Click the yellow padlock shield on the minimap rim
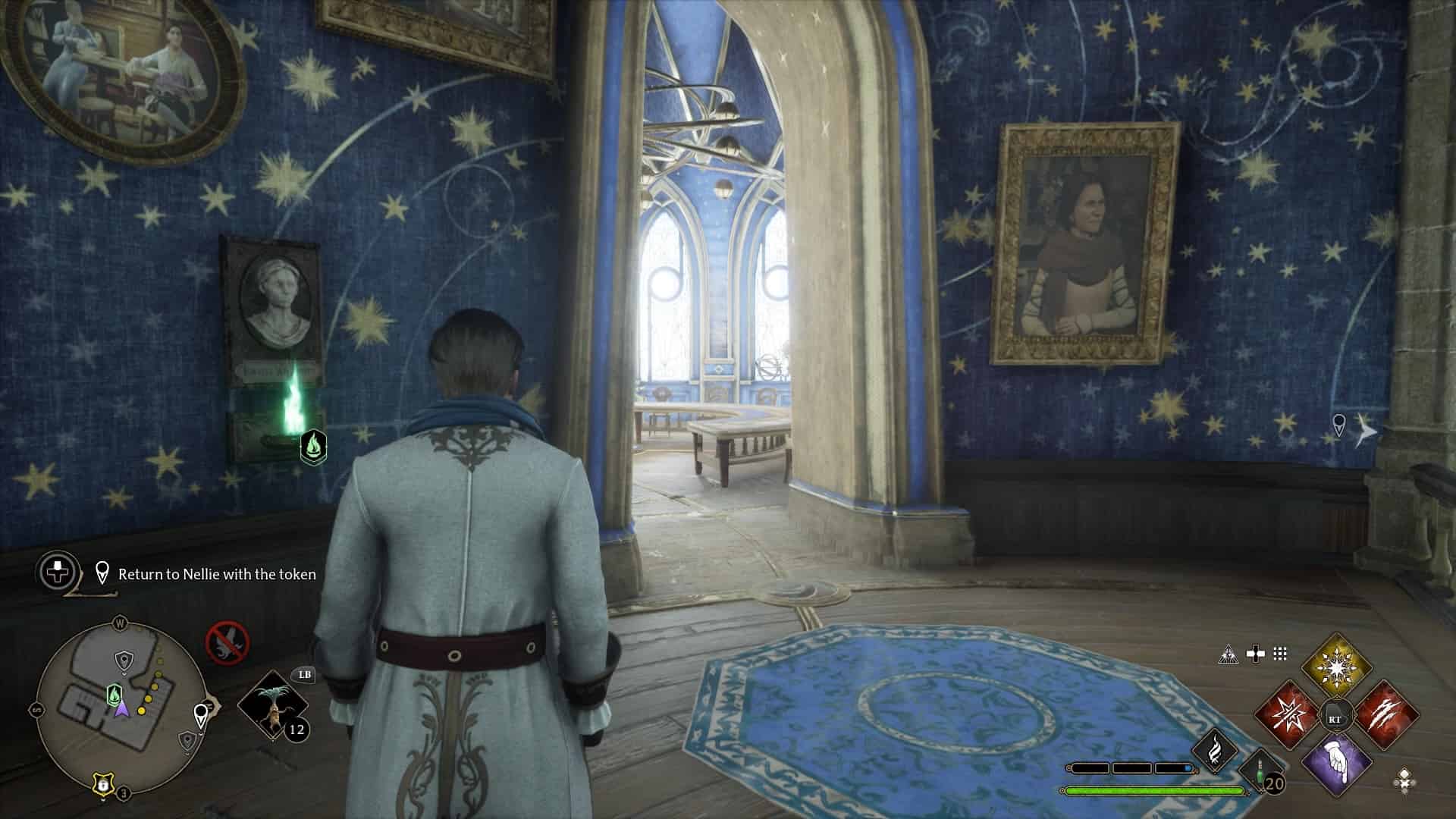Image resolution: width=1456 pixels, height=819 pixels. point(101,784)
